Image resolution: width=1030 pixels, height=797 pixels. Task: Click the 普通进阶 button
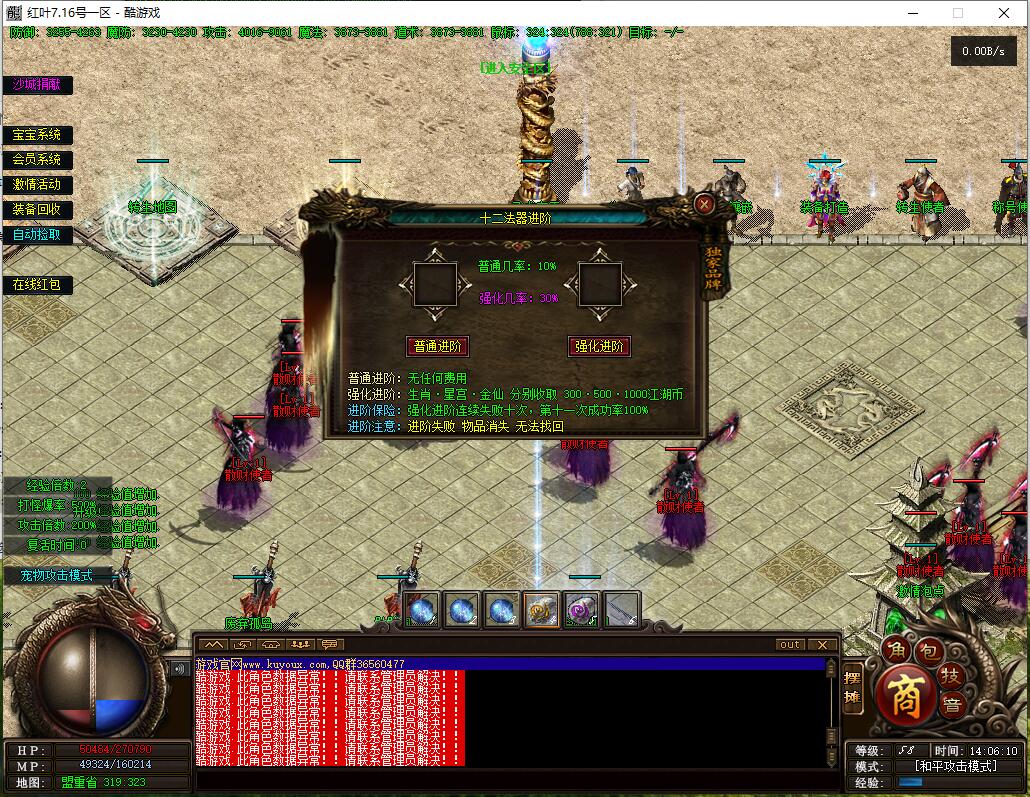click(x=437, y=346)
